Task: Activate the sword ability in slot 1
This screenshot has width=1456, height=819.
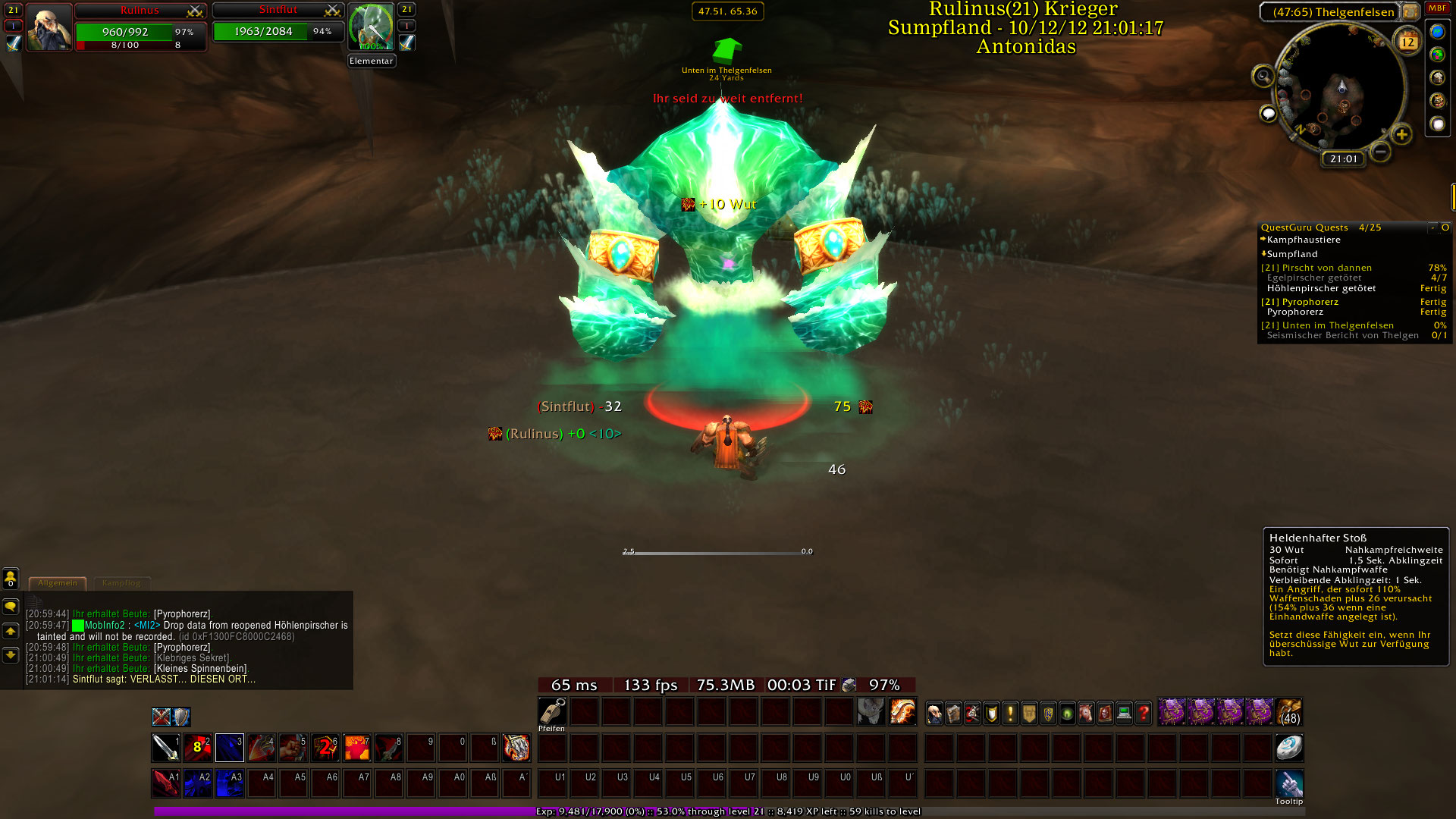Action: click(165, 748)
